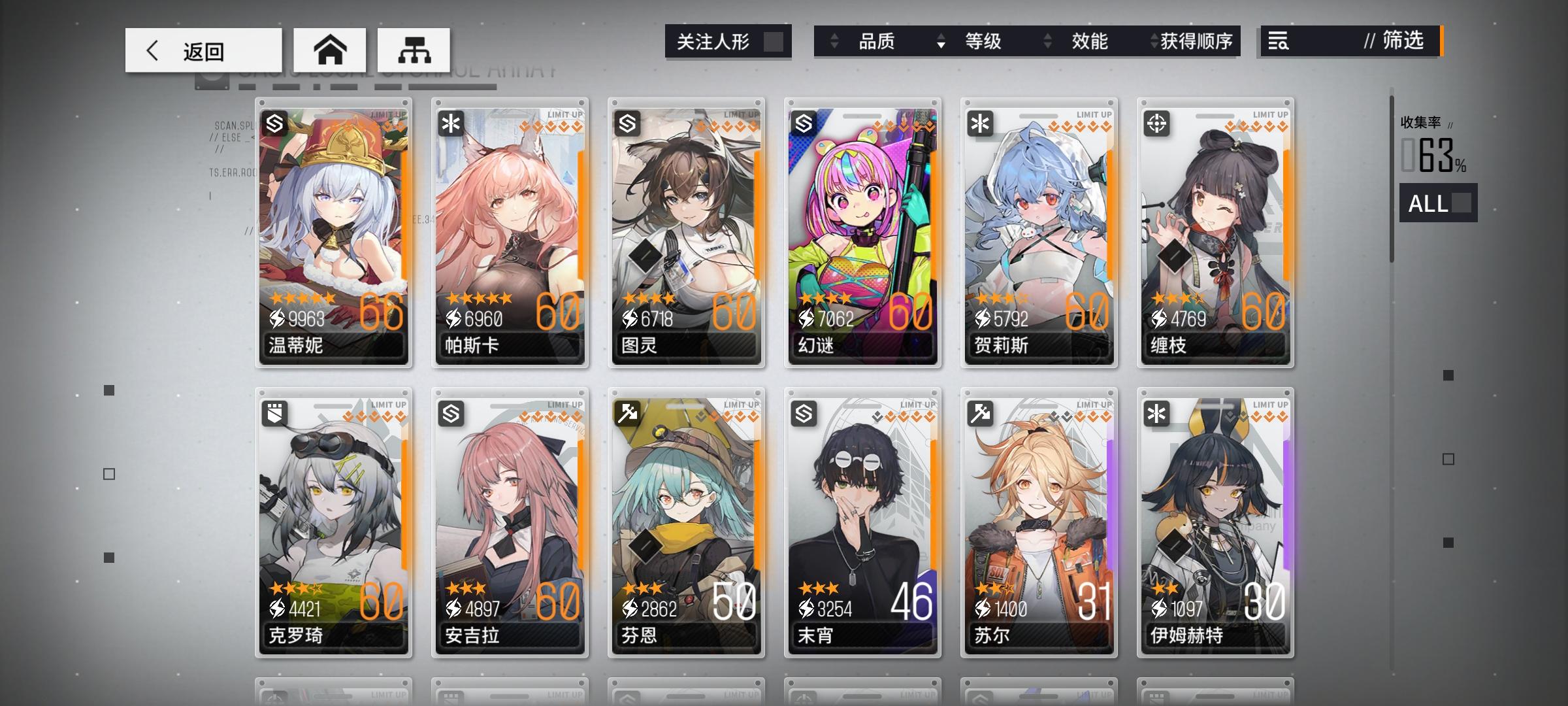Click the sort arrows beside 品质
The height and width of the screenshot is (706, 1568).
coord(834,41)
